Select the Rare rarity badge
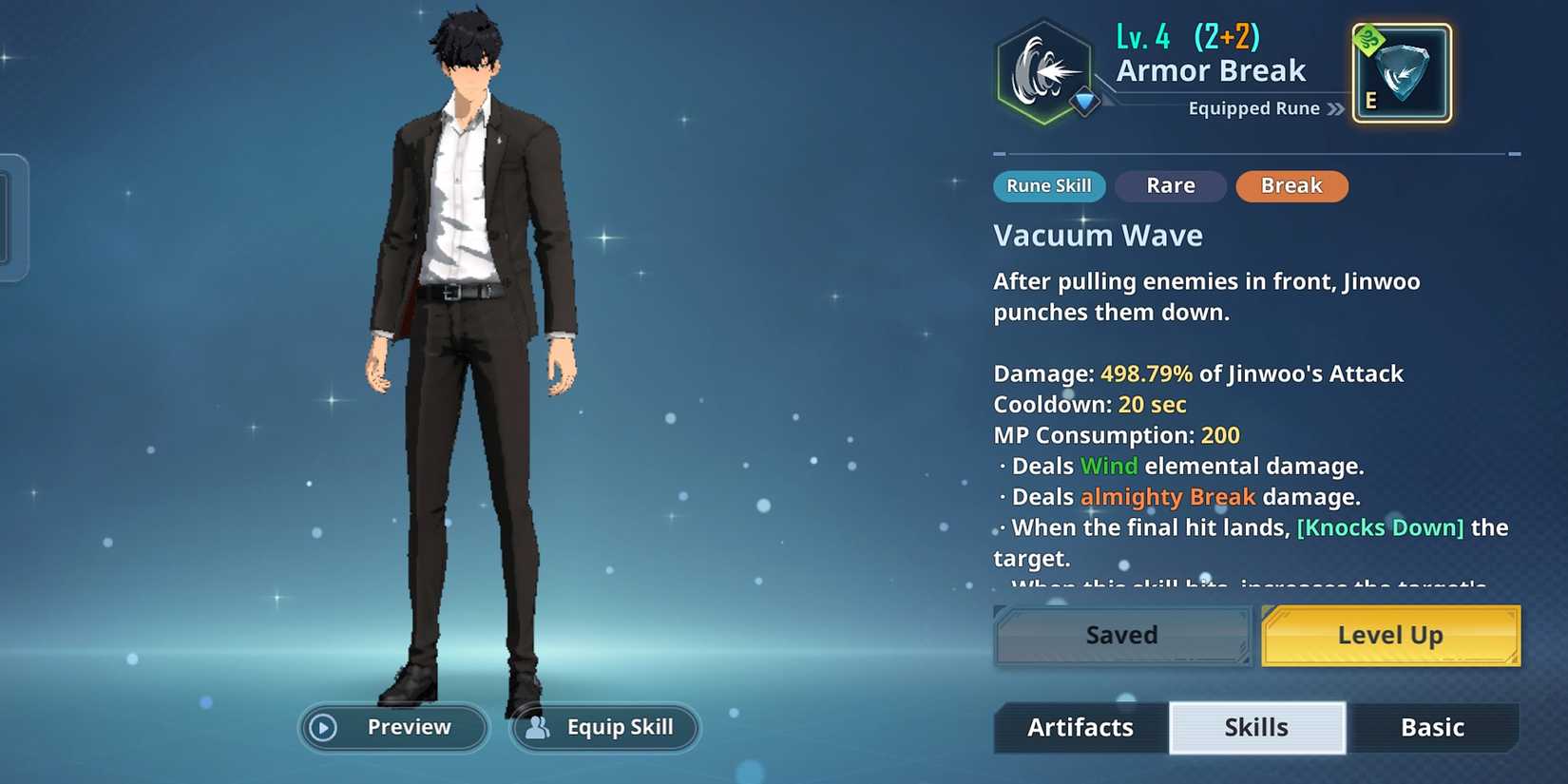The width and height of the screenshot is (1568, 784). (1171, 185)
